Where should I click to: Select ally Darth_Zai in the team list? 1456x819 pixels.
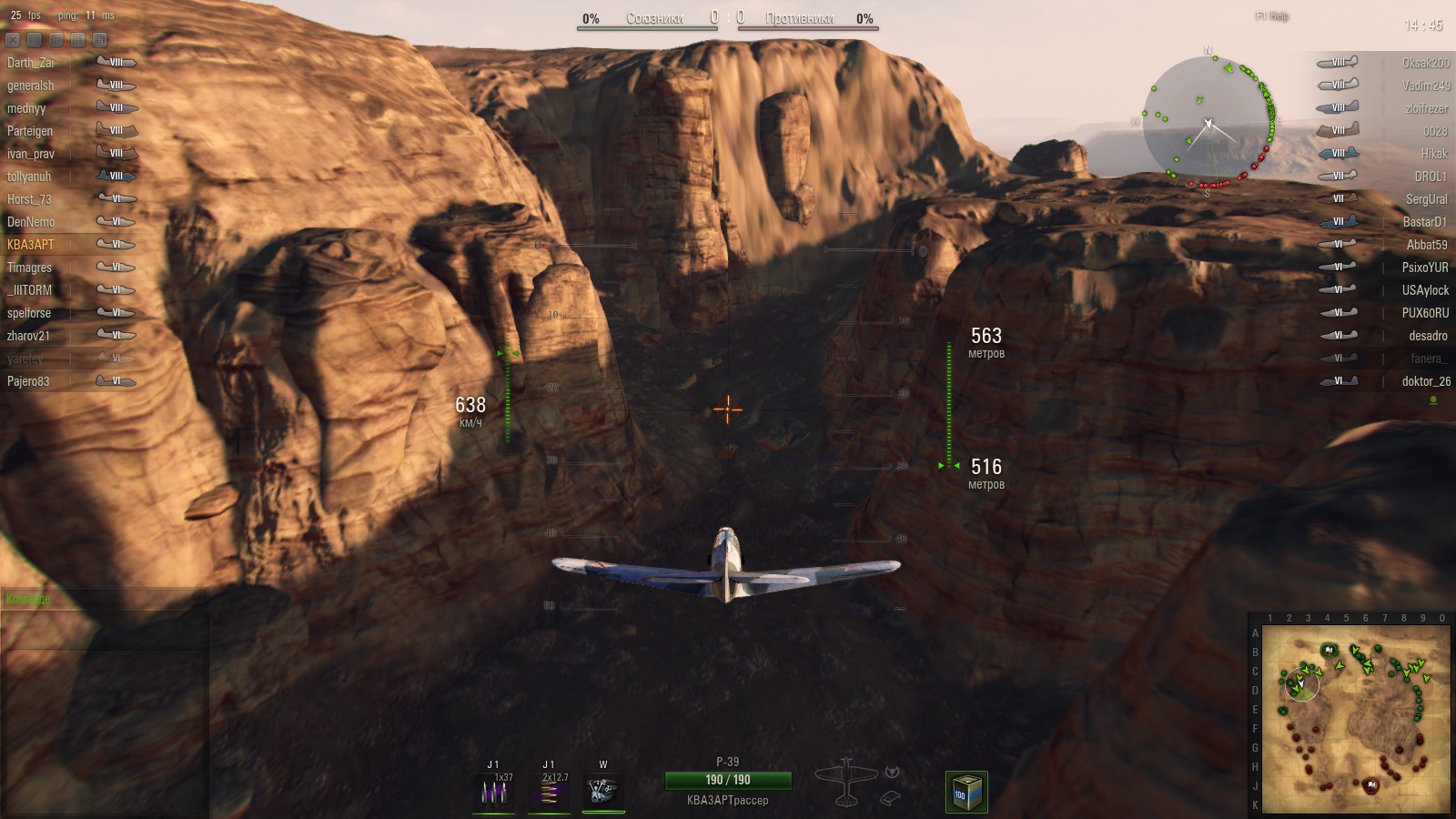click(x=31, y=63)
